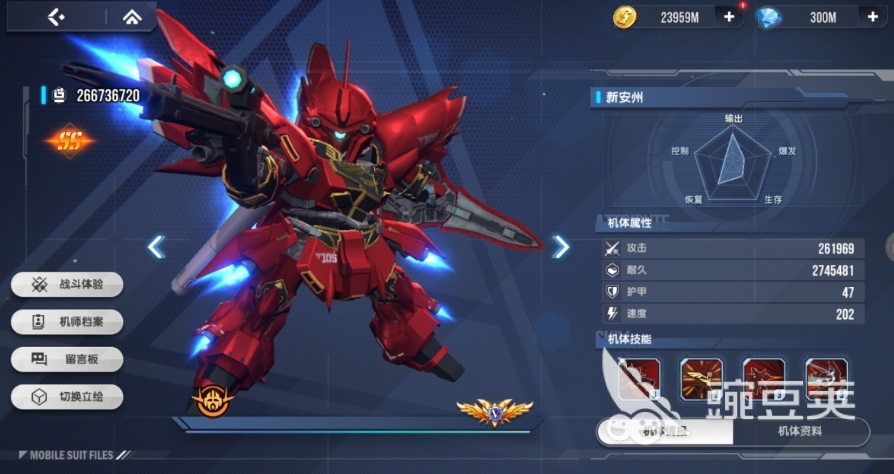894x474 pixels.
Task: Select the third mech skill icon
Action: click(x=764, y=379)
